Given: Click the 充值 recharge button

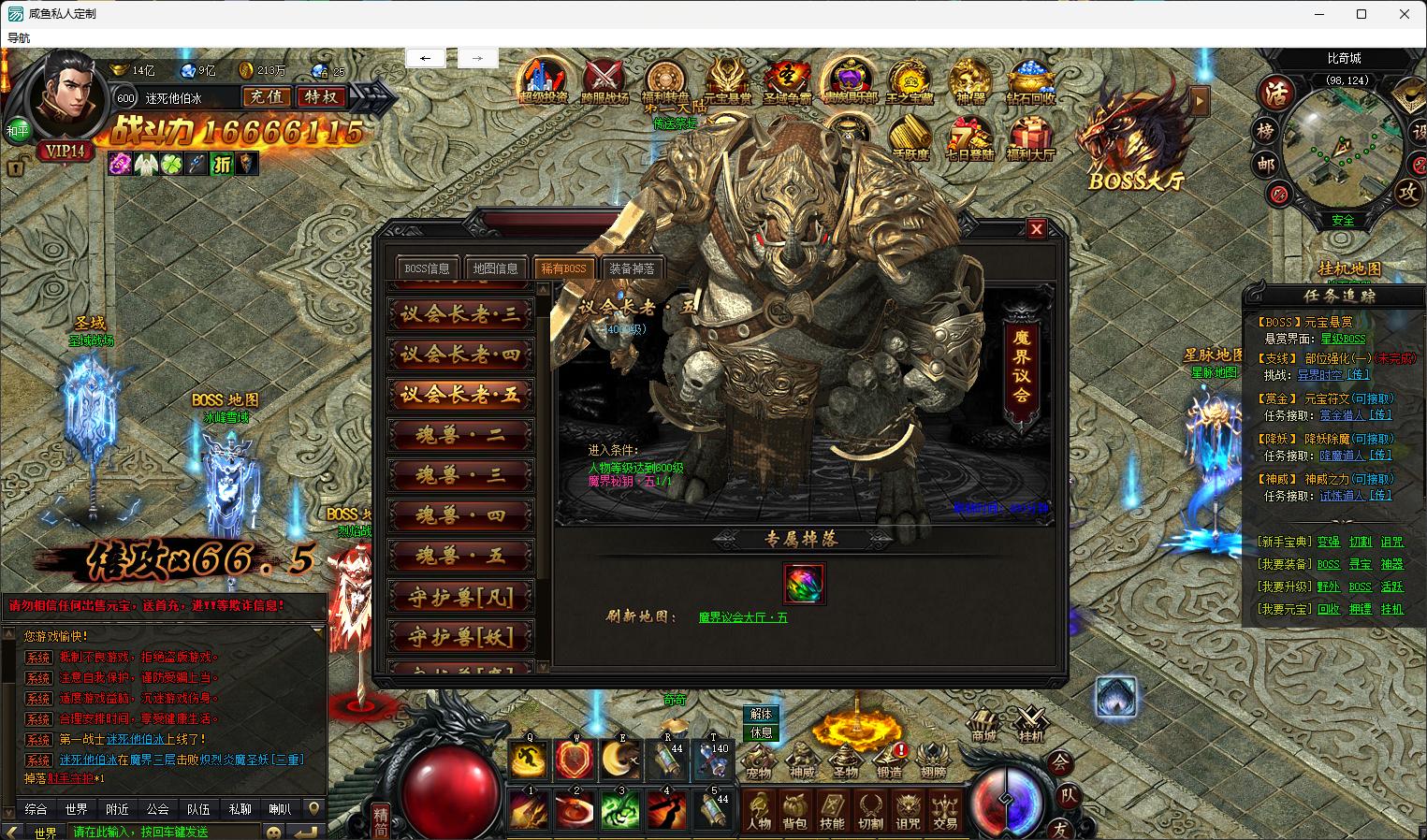Looking at the screenshot, I should point(267,96).
